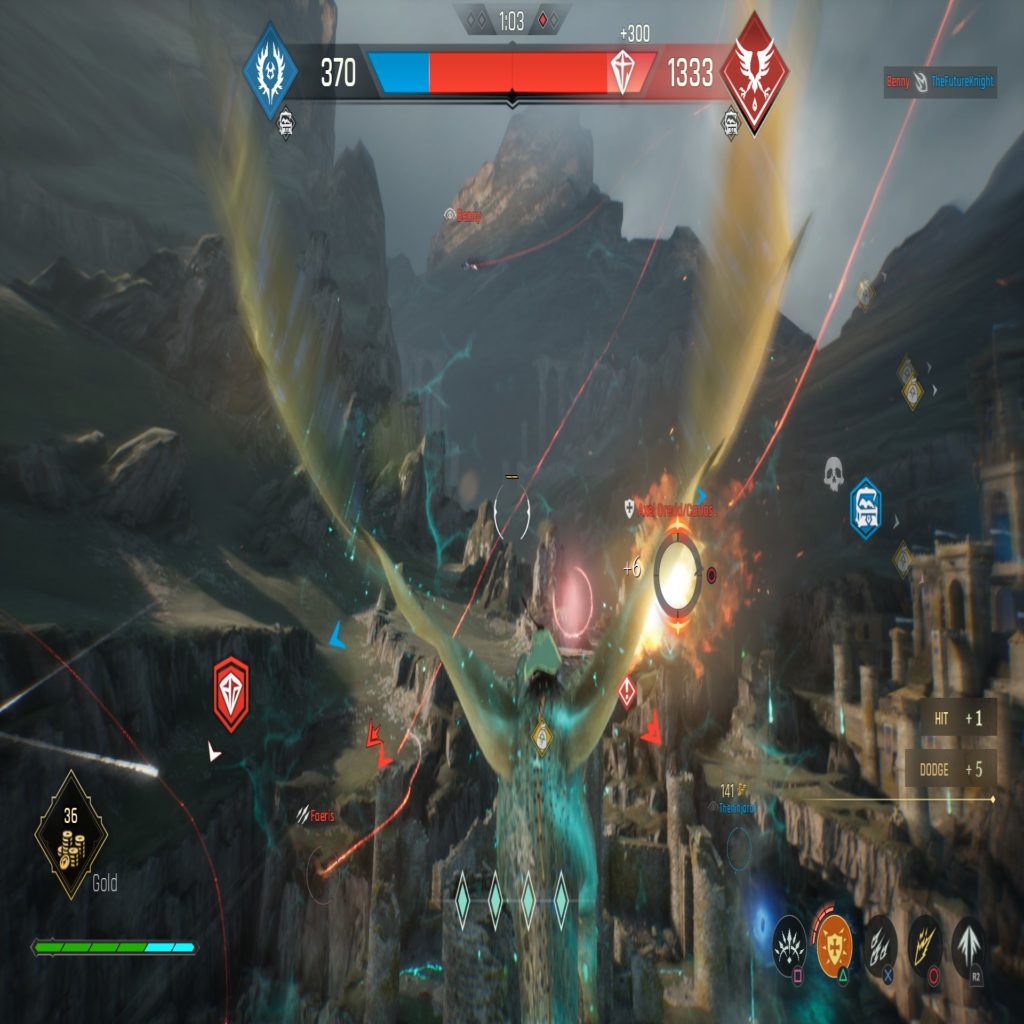This screenshot has height=1024, width=1024.
Task: Click the red team phoenix emblem
Action: (x=755, y=73)
